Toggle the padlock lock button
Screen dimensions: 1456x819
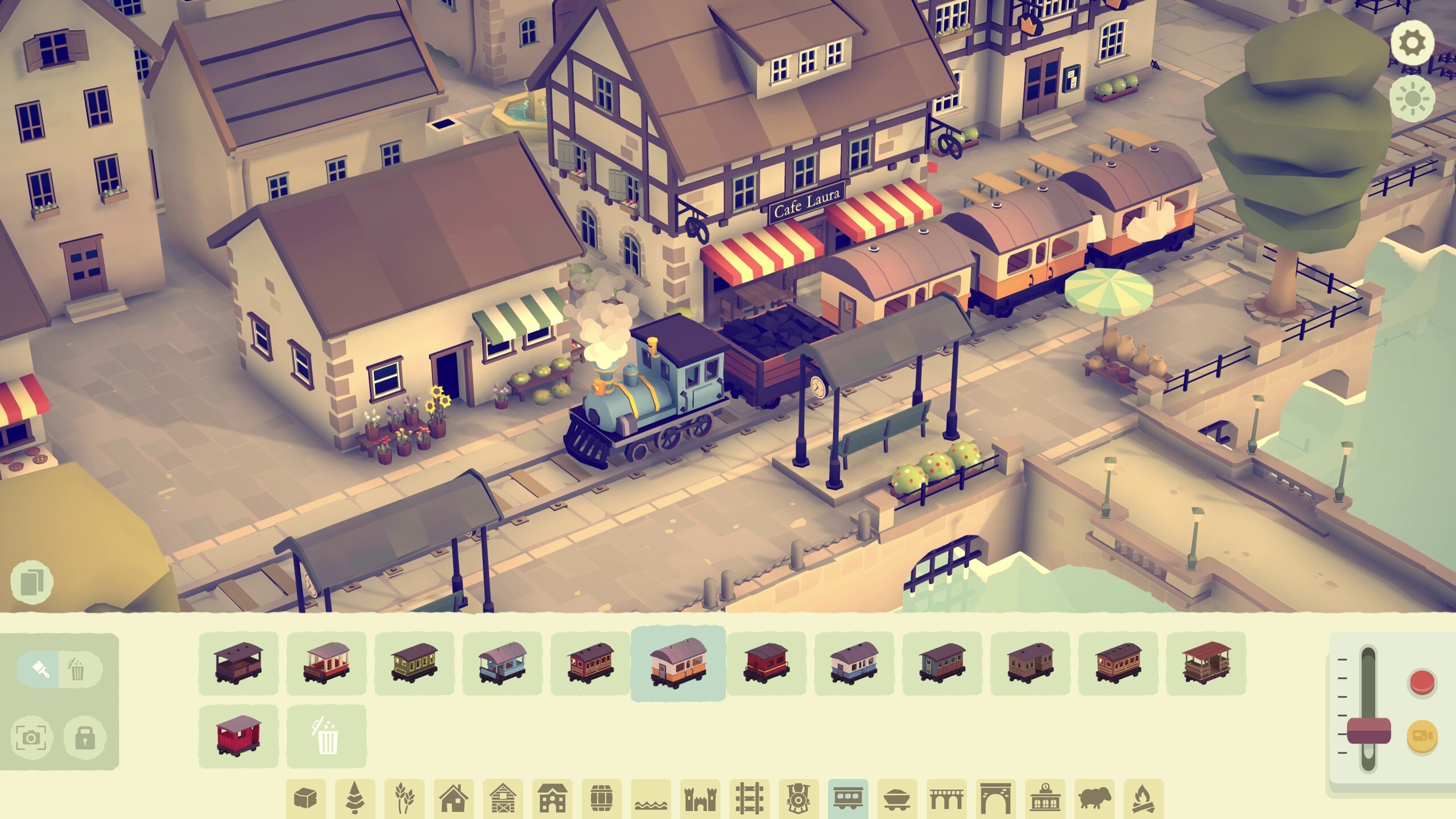pyautogui.click(x=84, y=738)
